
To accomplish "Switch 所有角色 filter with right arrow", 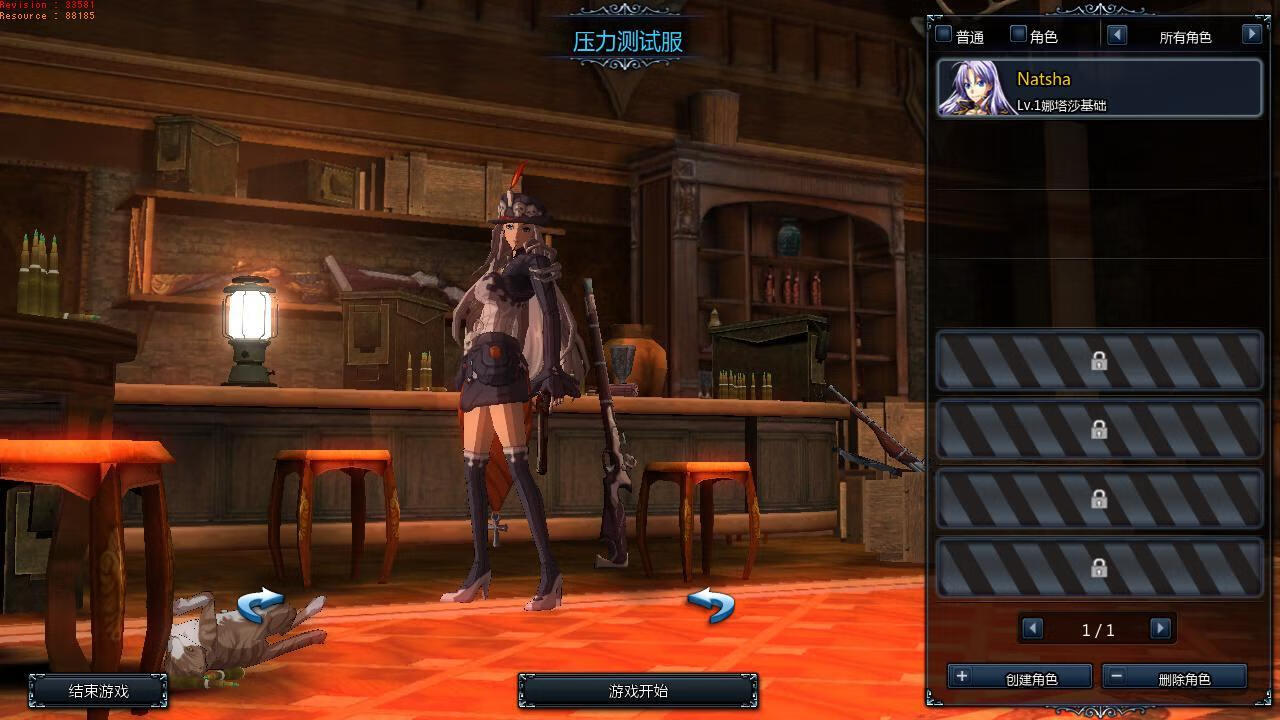I will pyautogui.click(x=1251, y=35).
